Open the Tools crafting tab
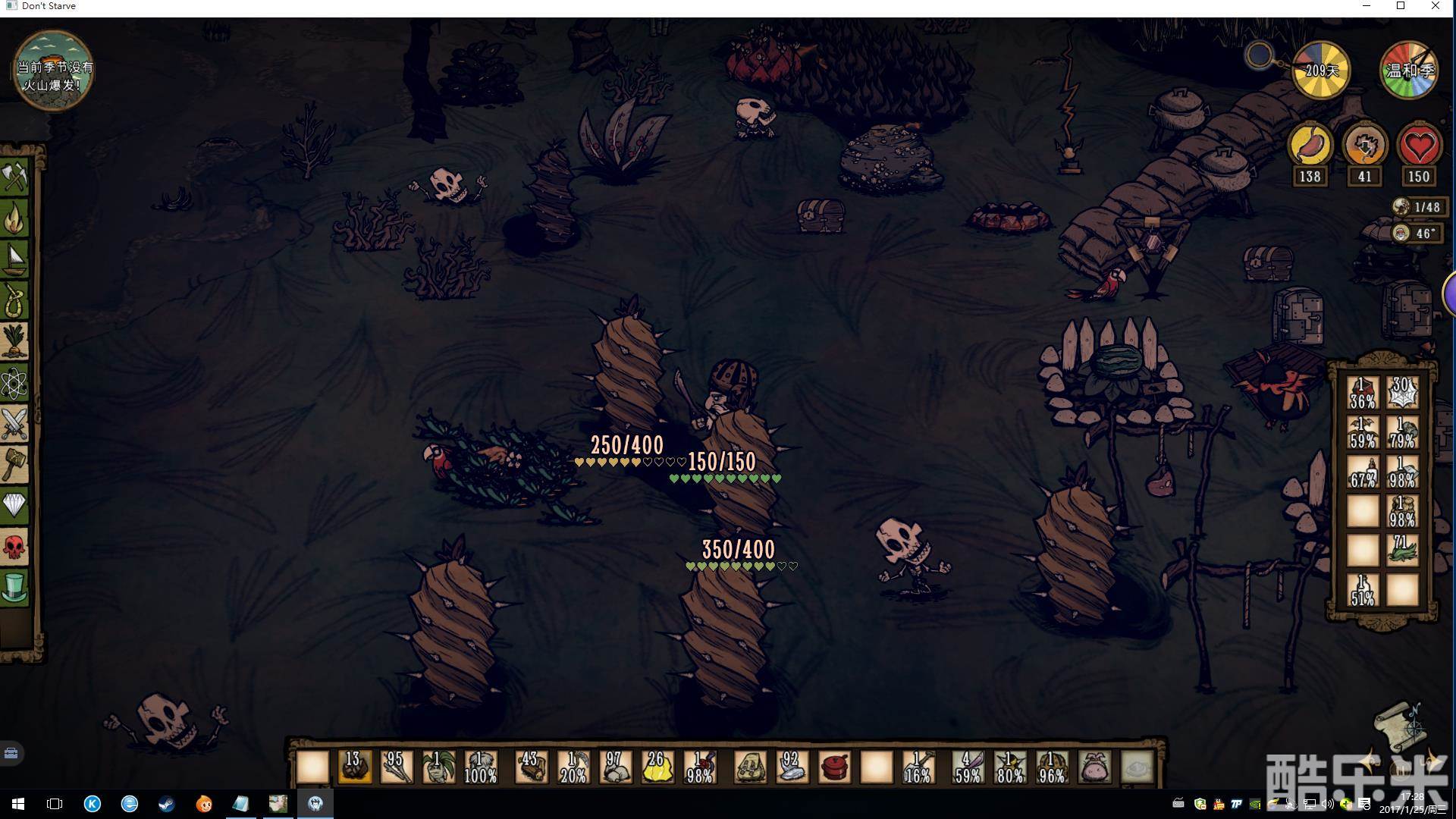Viewport: 1456px width, 819px height. [x=15, y=177]
